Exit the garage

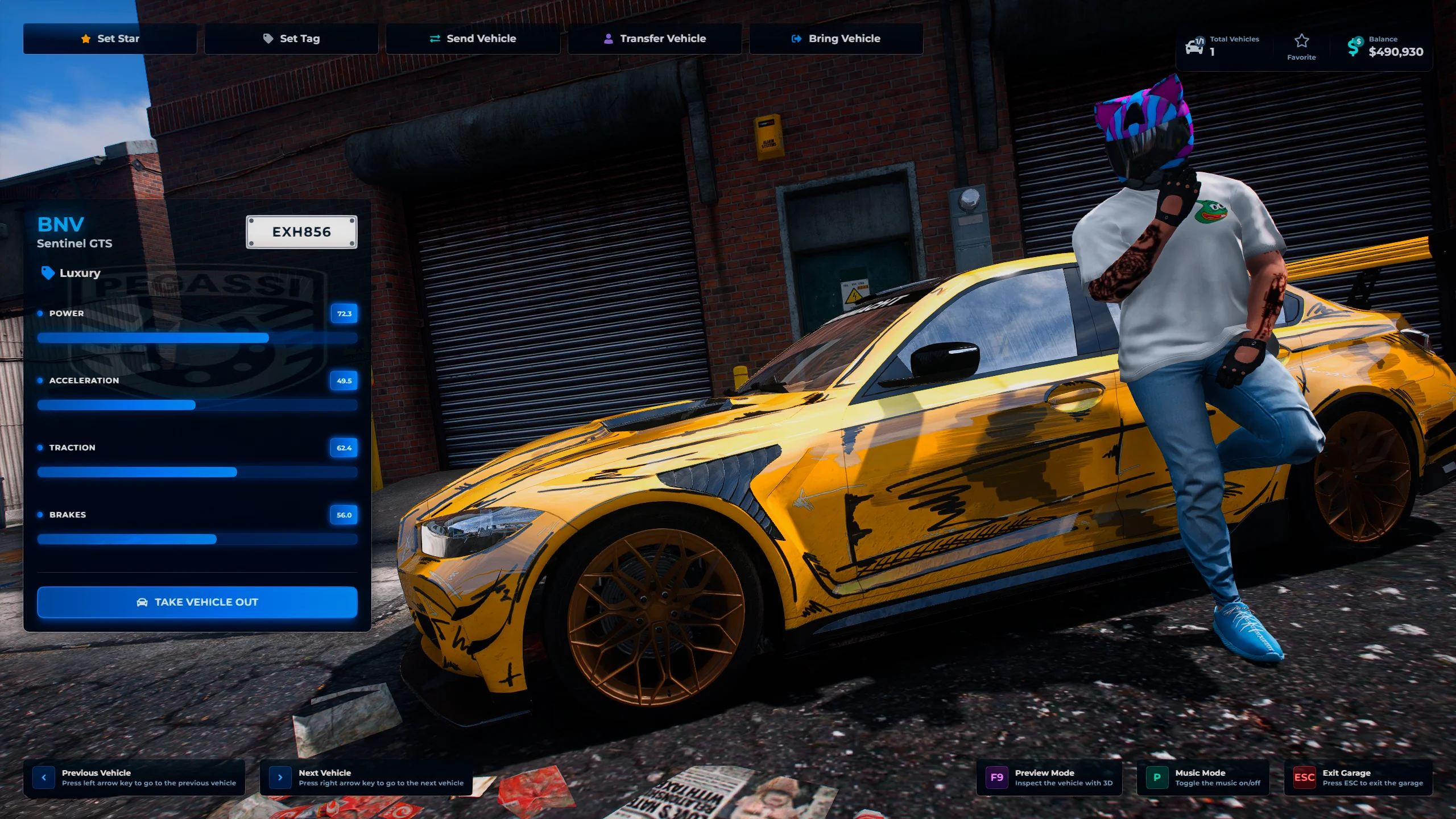[1358, 777]
